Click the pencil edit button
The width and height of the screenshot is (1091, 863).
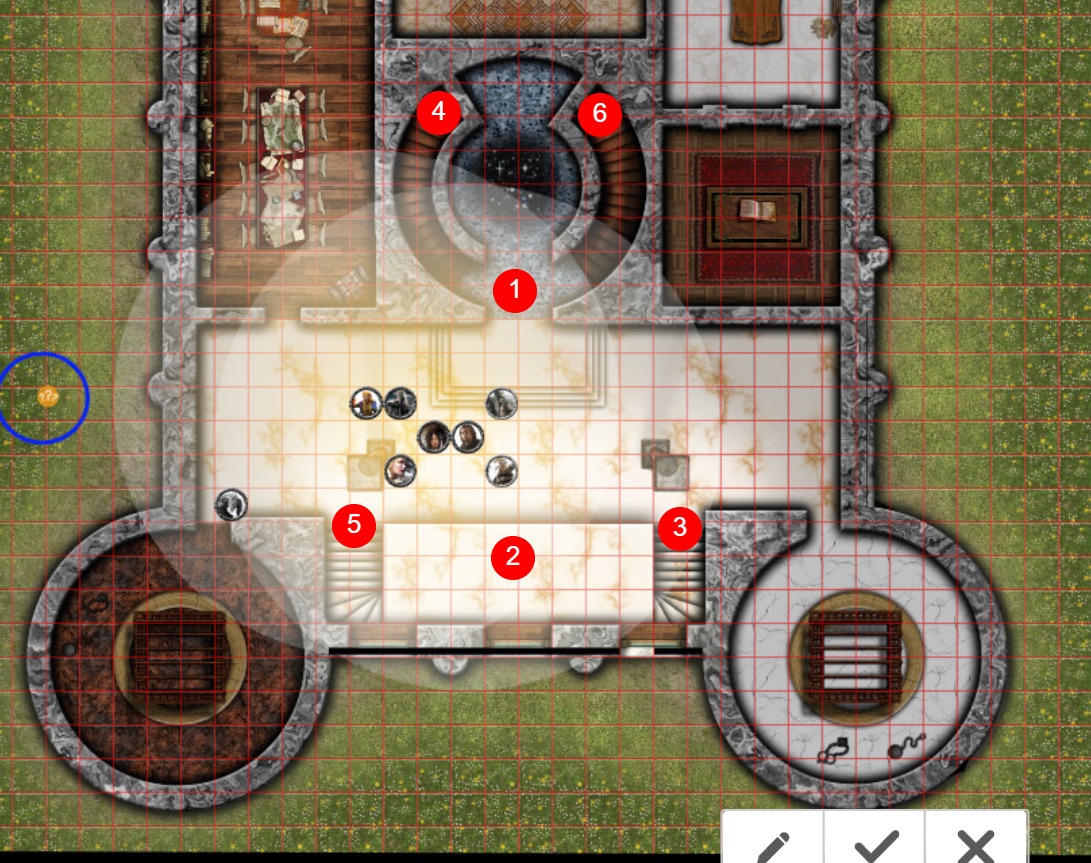point(773,843)
